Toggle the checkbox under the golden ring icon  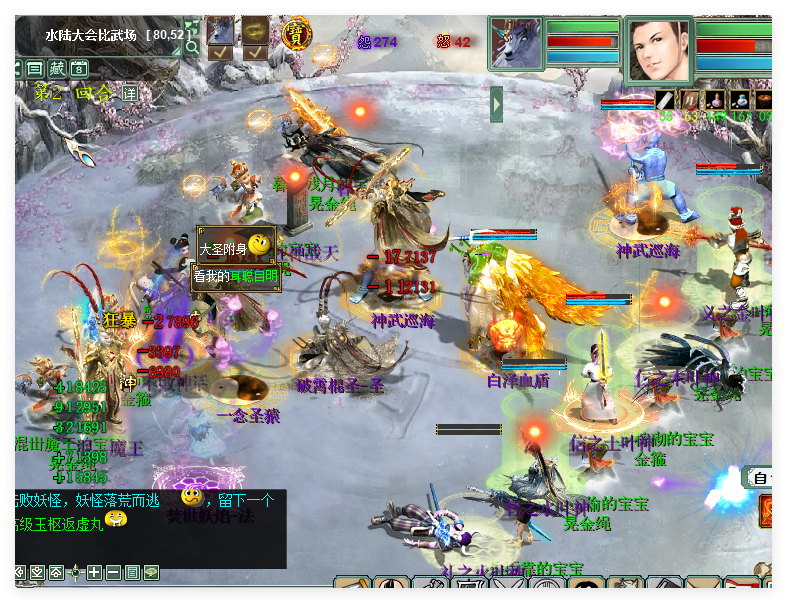[x=255, y=52]
